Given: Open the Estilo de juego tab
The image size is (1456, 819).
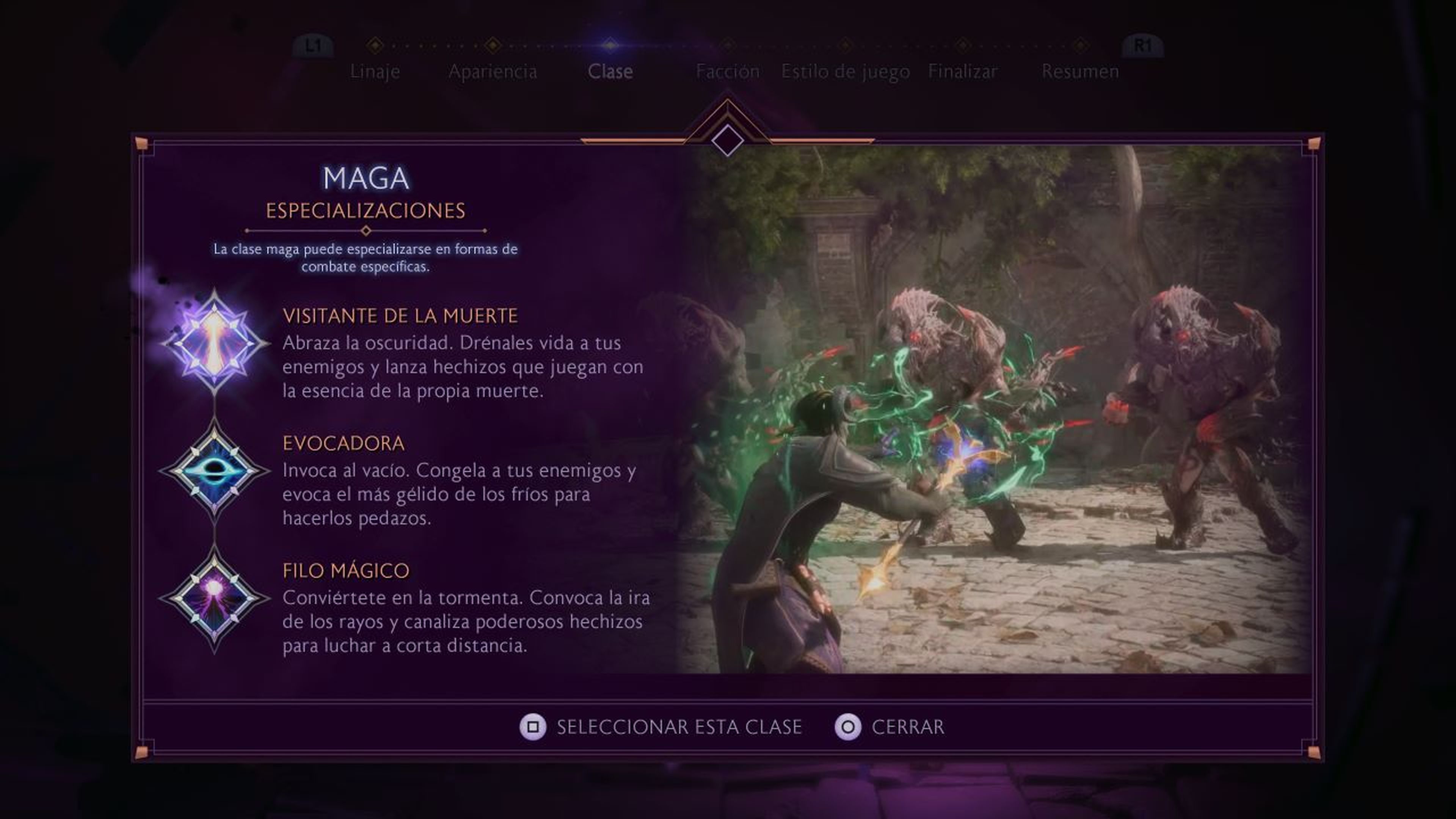Looking at the screenshot, I should tap(844, 71).
